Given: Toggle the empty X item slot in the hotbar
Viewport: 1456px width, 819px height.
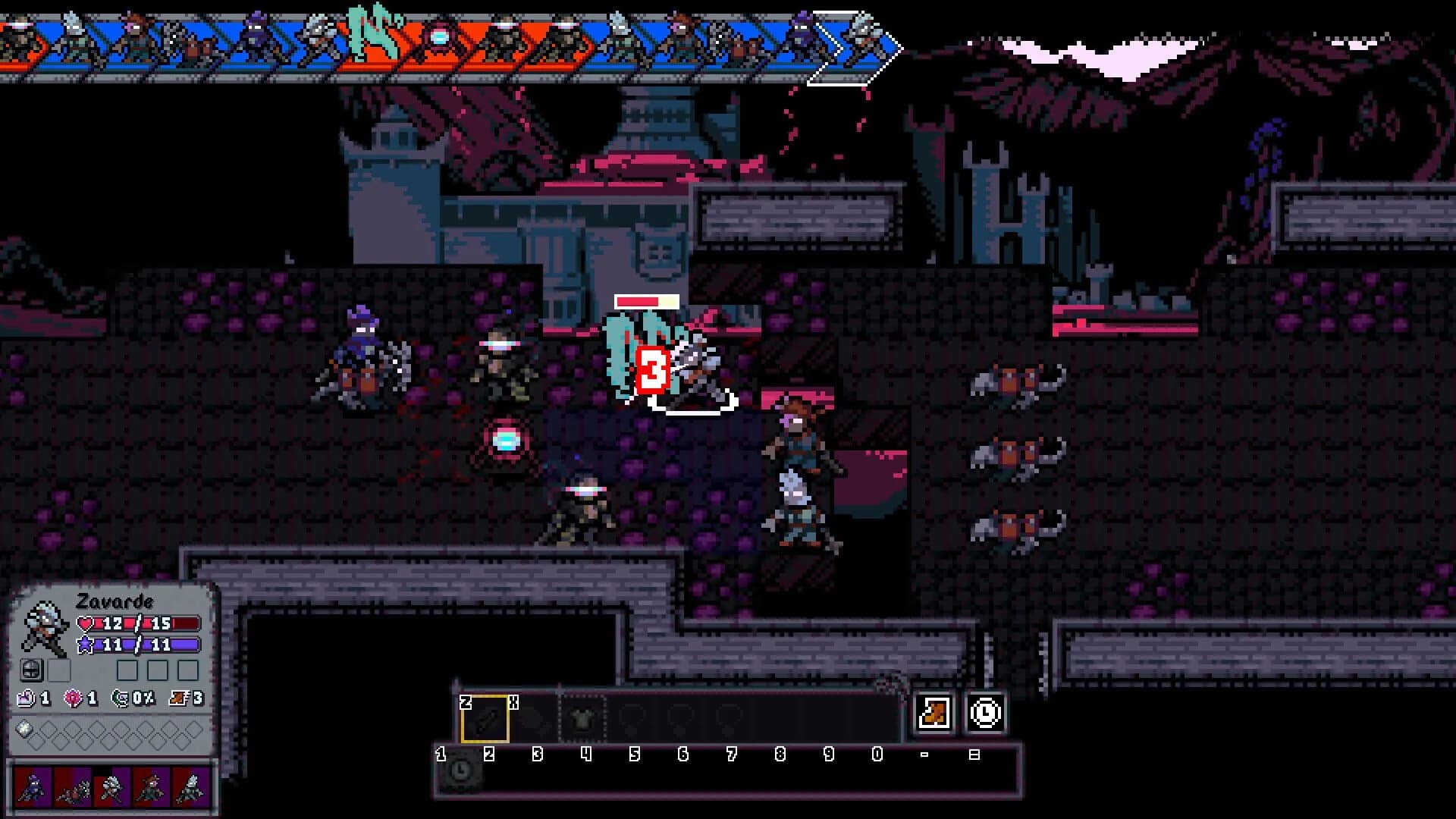Looking at the screenshot, I should coord(534,718).
